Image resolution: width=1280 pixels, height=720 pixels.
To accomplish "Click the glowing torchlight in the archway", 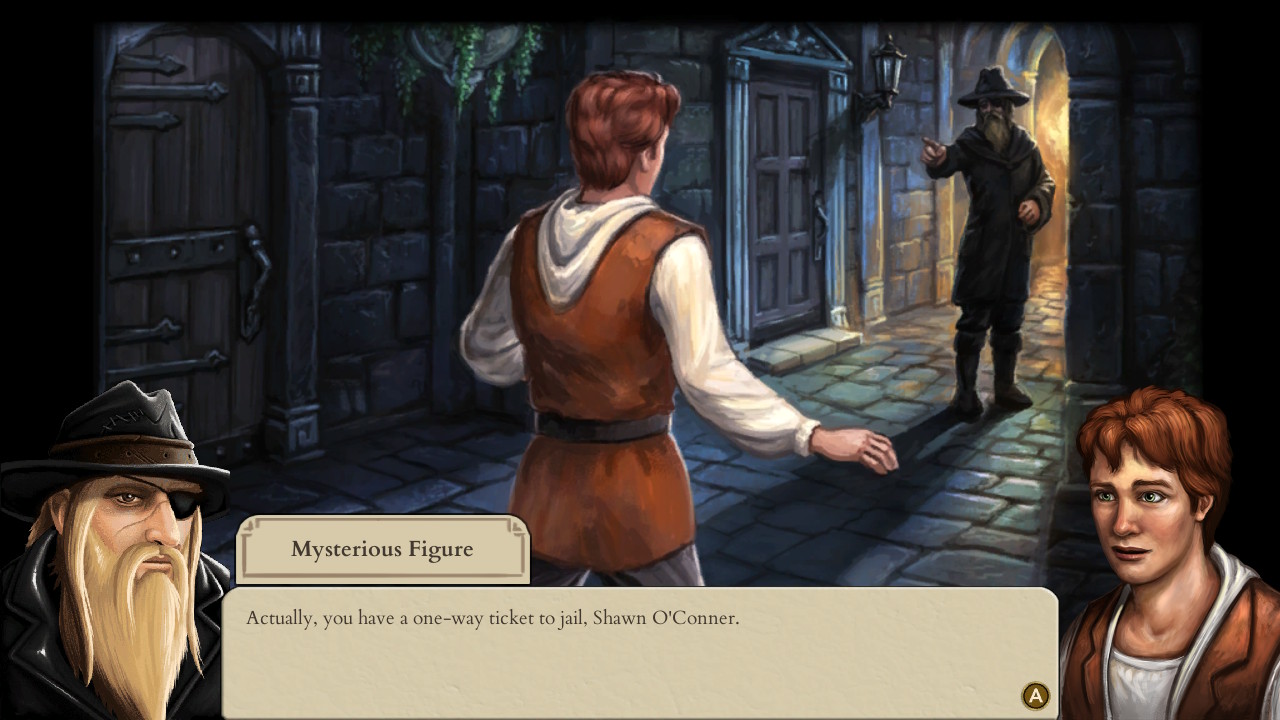I will [1050, 130].
